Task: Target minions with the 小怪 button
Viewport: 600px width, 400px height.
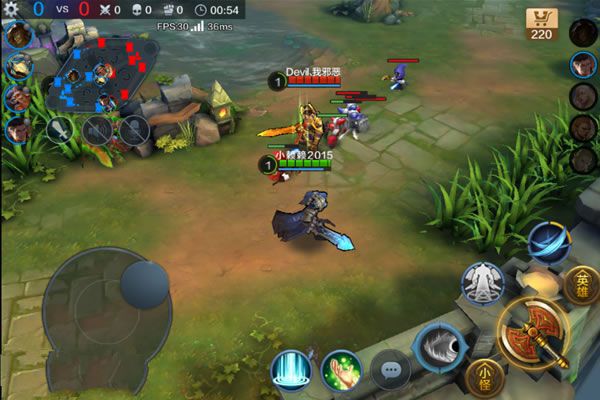Action: point(484,376)
